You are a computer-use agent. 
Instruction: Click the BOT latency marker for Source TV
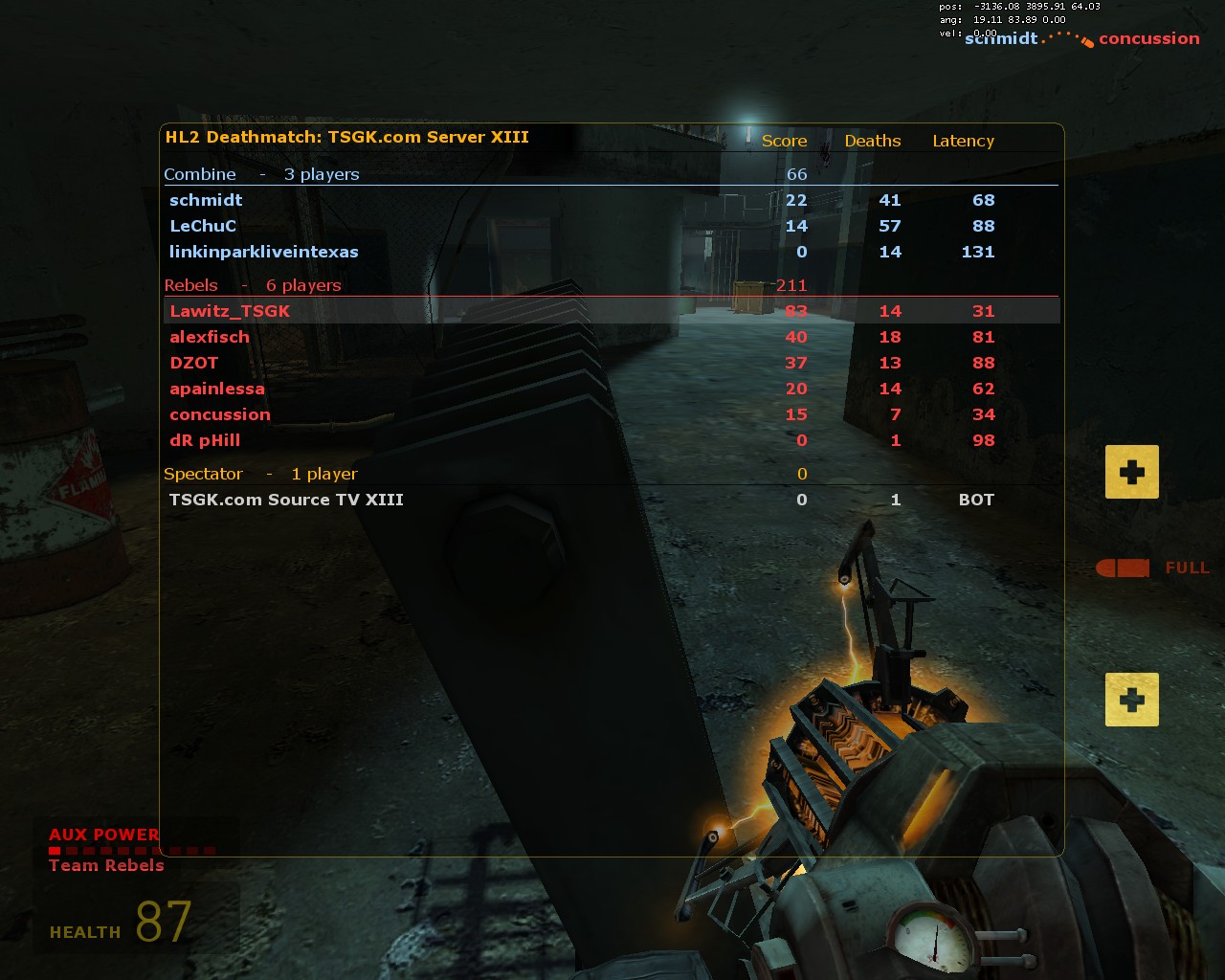click(976, 500)
